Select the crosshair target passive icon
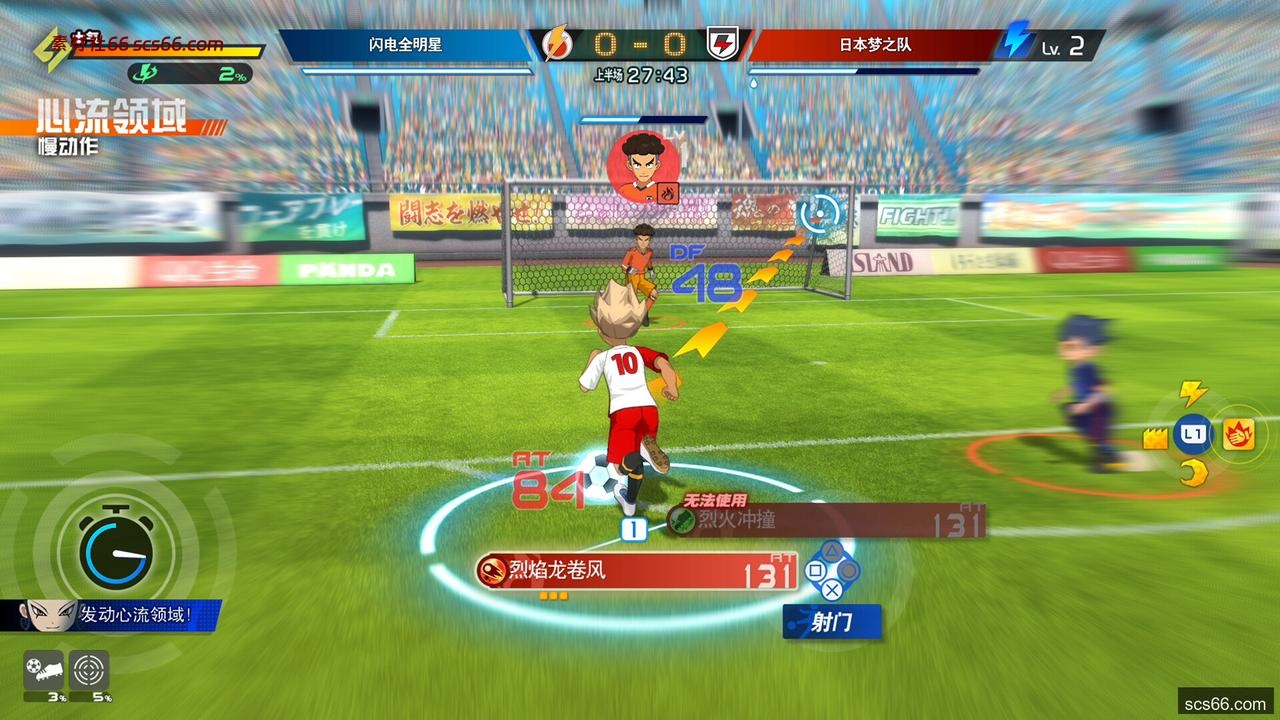The image size is (1280, 720). pos(89,670)
